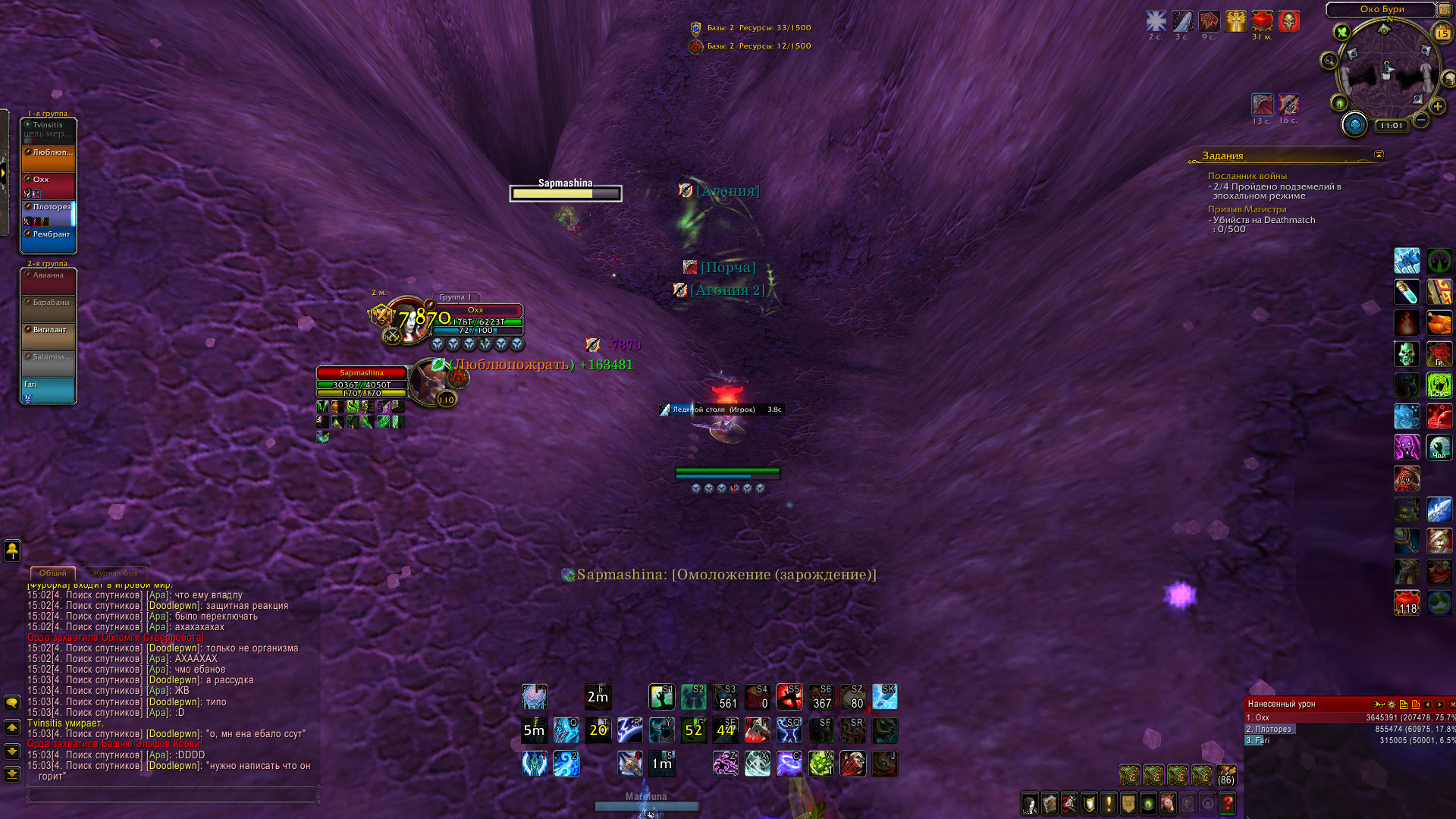Activate the blue lightning figure ability SQ
Image resolution: width=1456 pixels, height=819 pixels.
point(789,730)
